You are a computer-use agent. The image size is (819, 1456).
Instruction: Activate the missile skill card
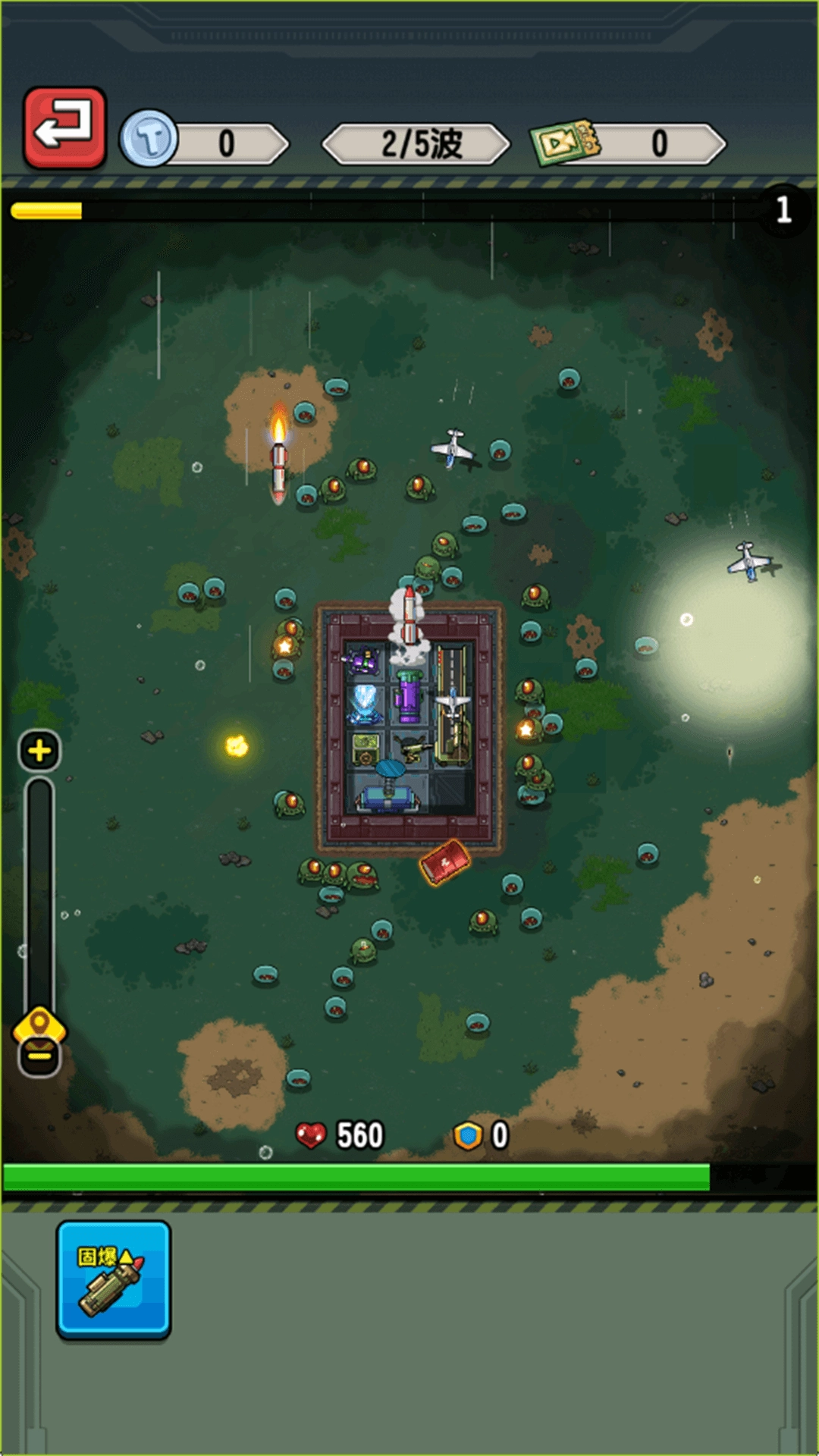(x=114, y=1279)
